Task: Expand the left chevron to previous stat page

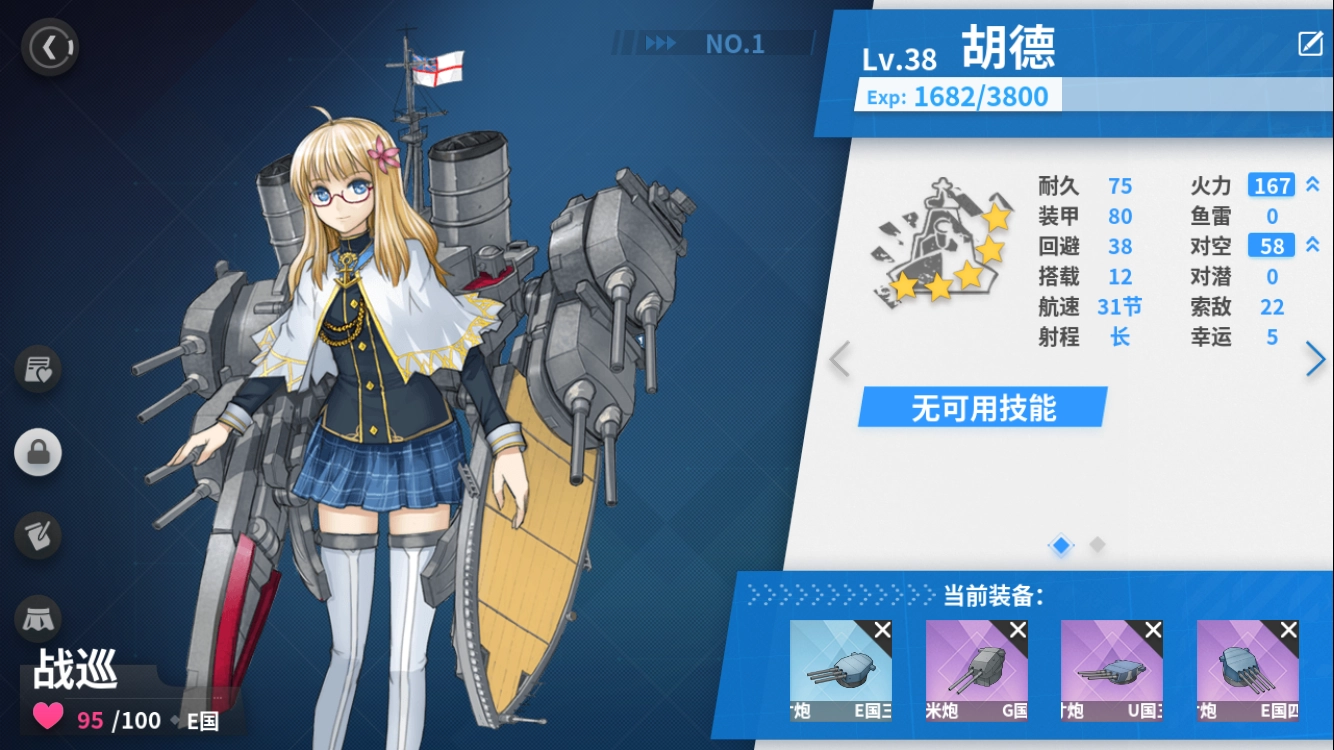Action: (840, 359)
